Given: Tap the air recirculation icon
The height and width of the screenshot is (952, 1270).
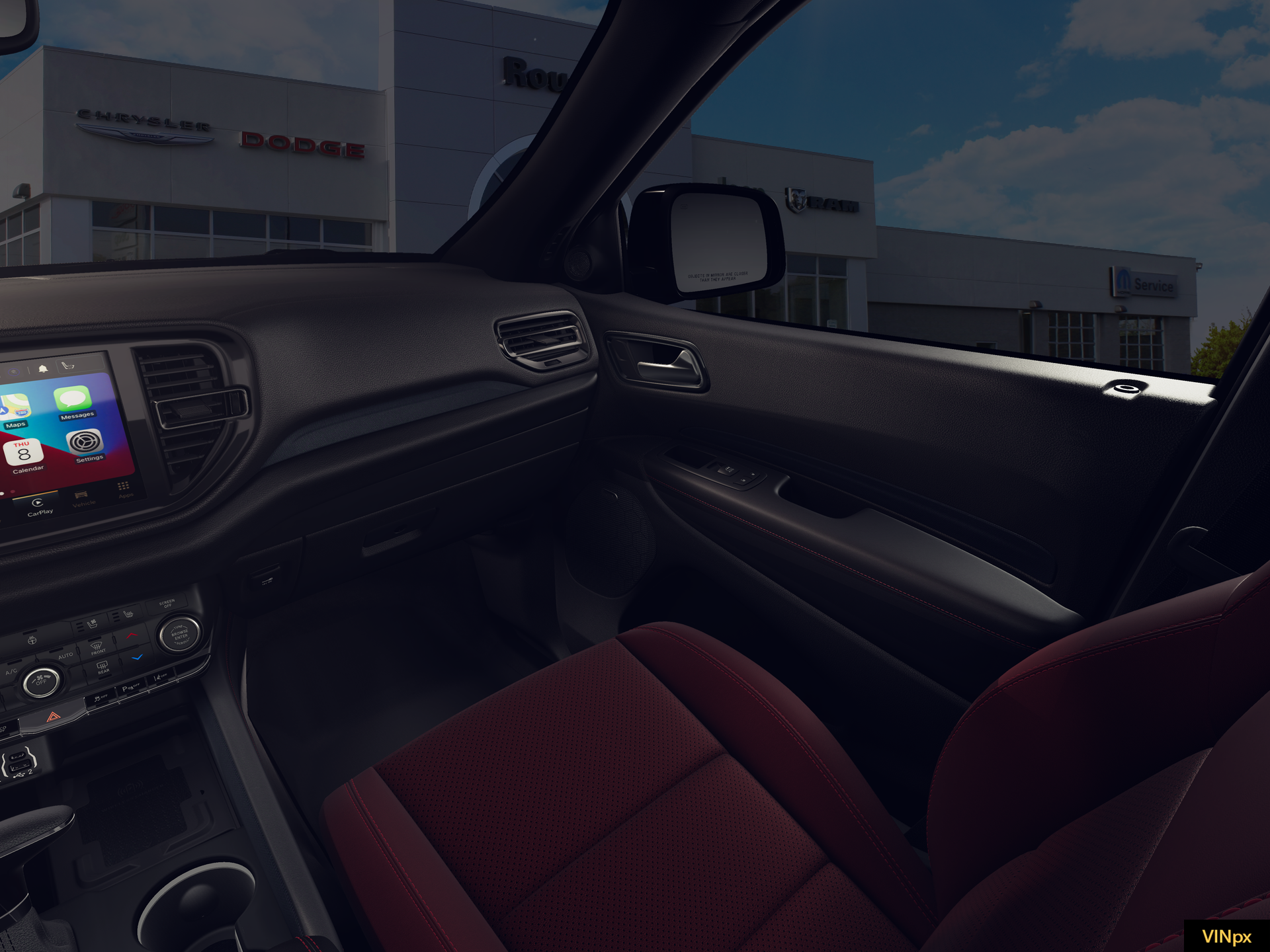Looking at the screenshot, I should pos(32,639).
